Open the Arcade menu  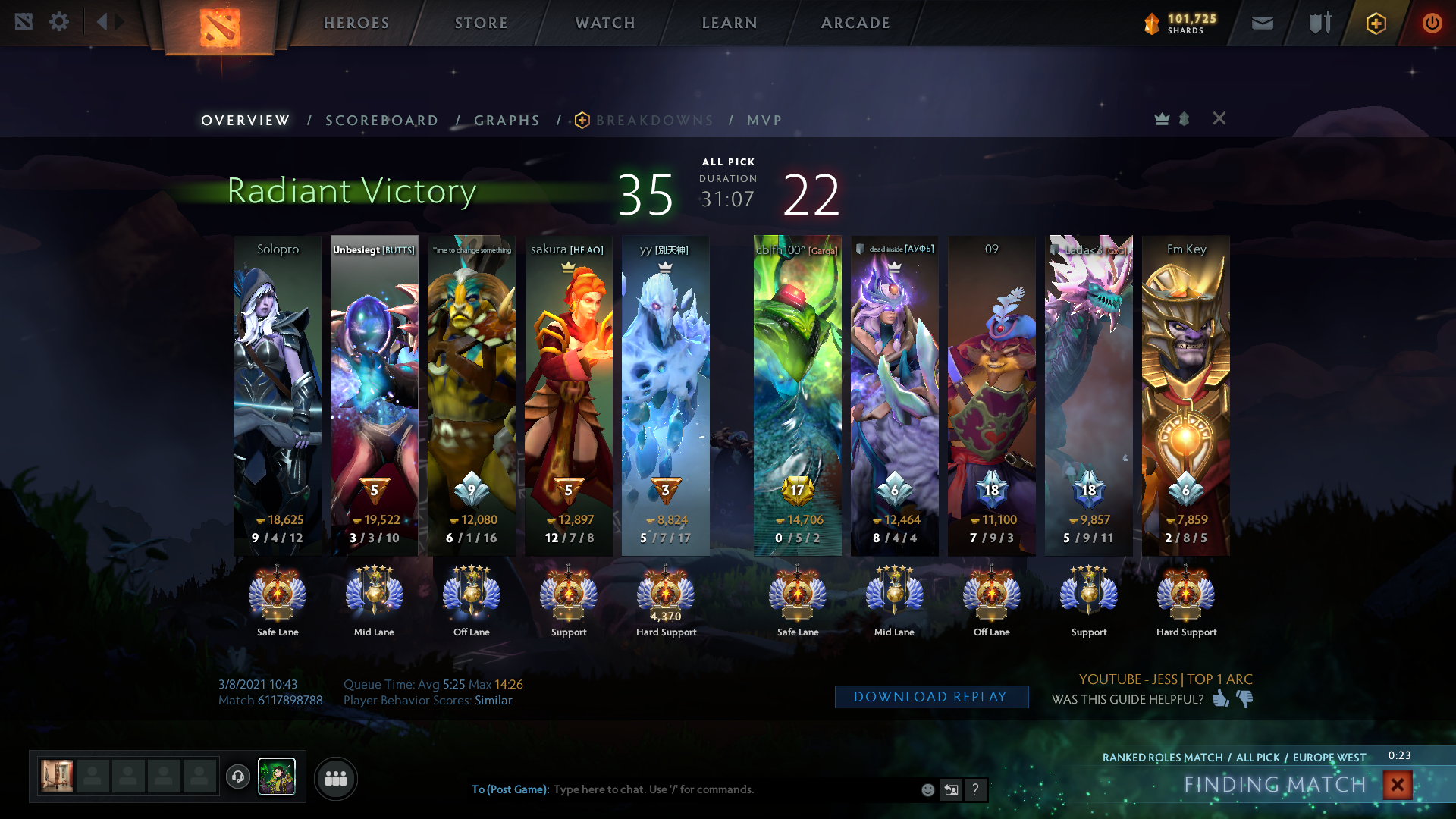[x=855, y=23]
